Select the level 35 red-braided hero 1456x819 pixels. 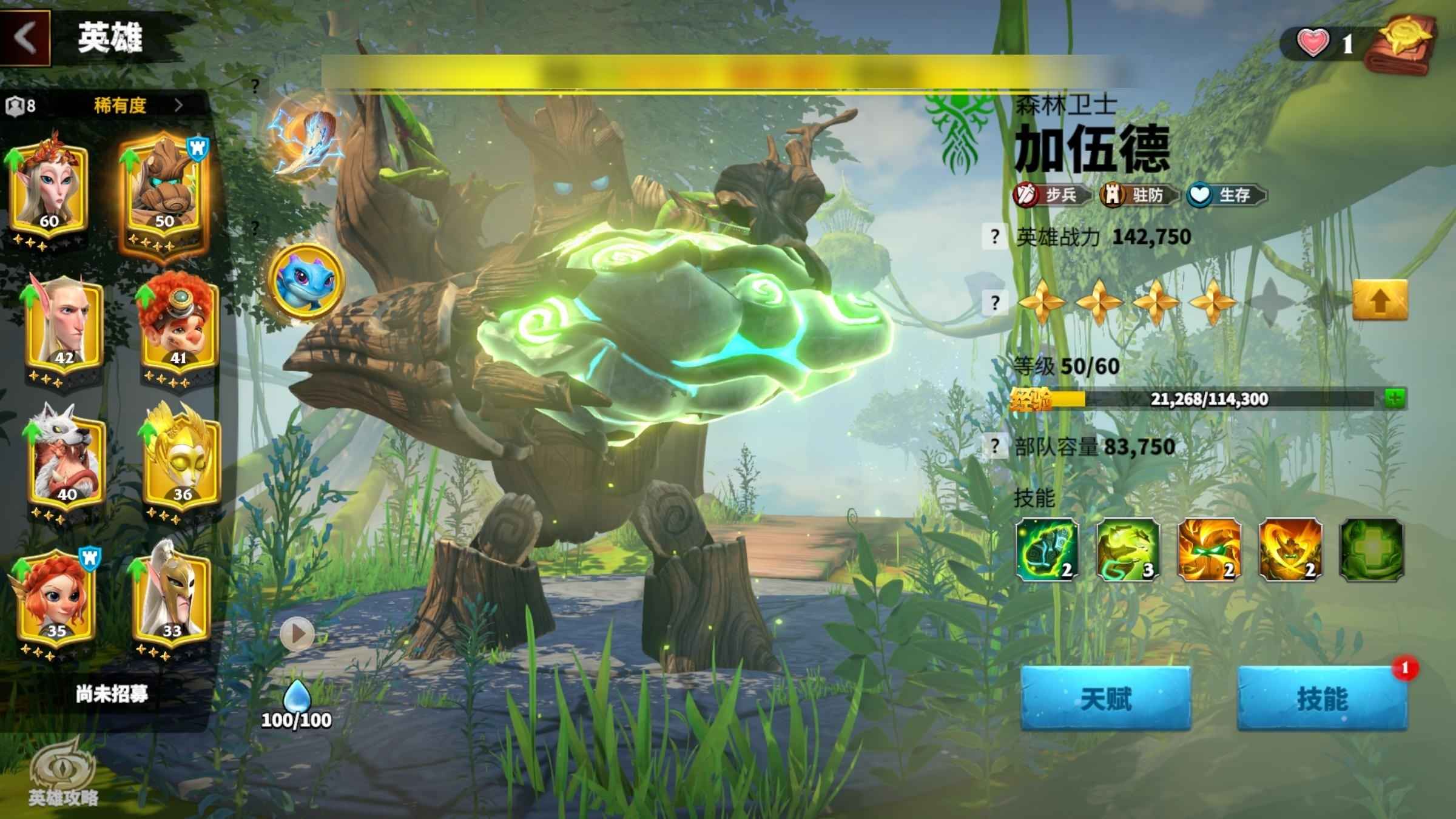(57, 599)
